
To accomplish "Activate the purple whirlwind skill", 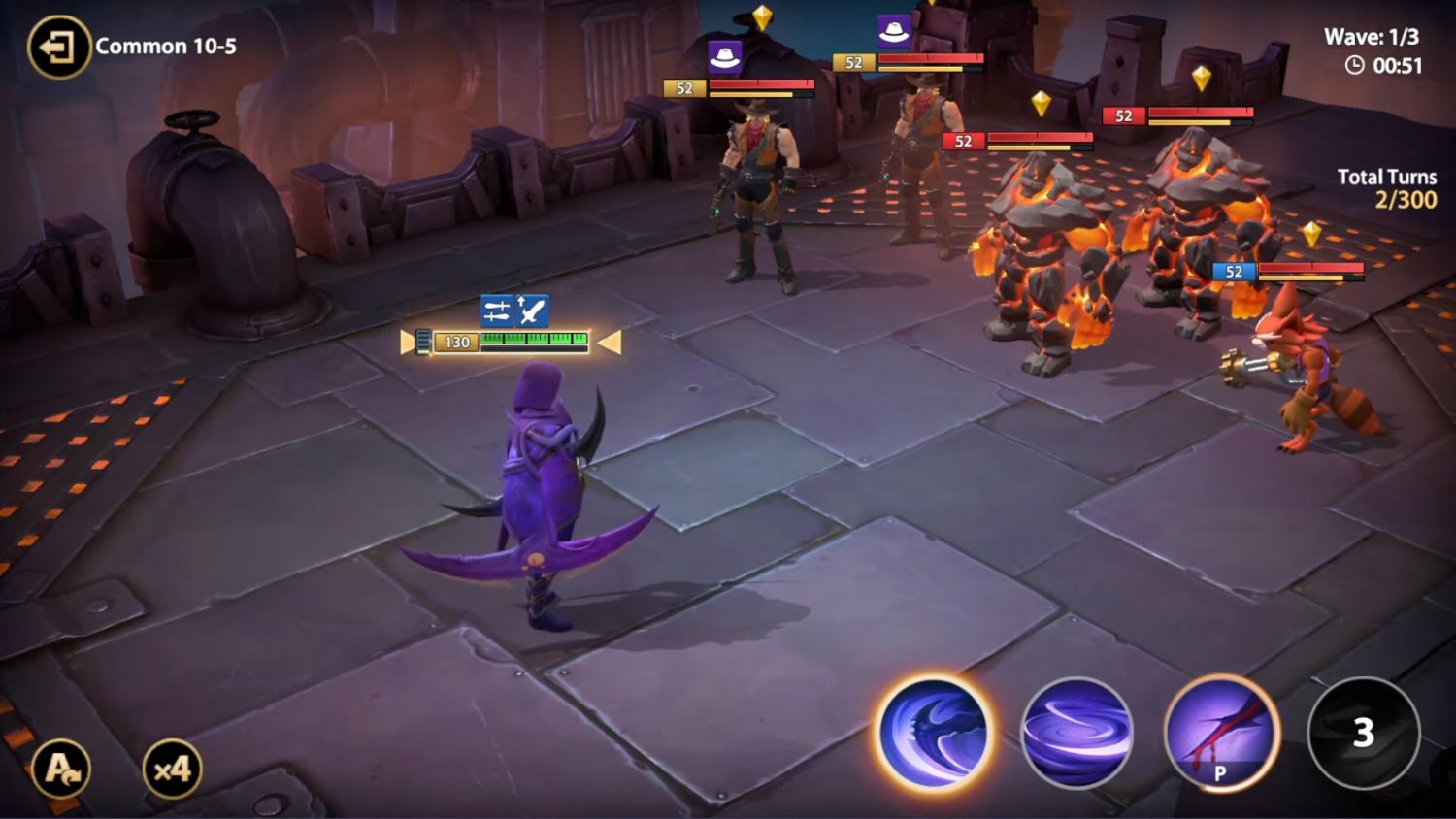I will pos(1077,735).
